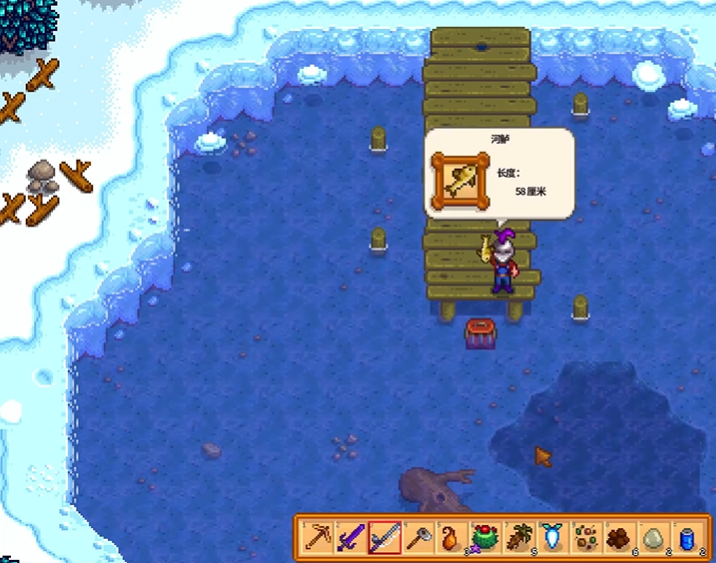Pick the mixed seeds slot

pos(583,538)
